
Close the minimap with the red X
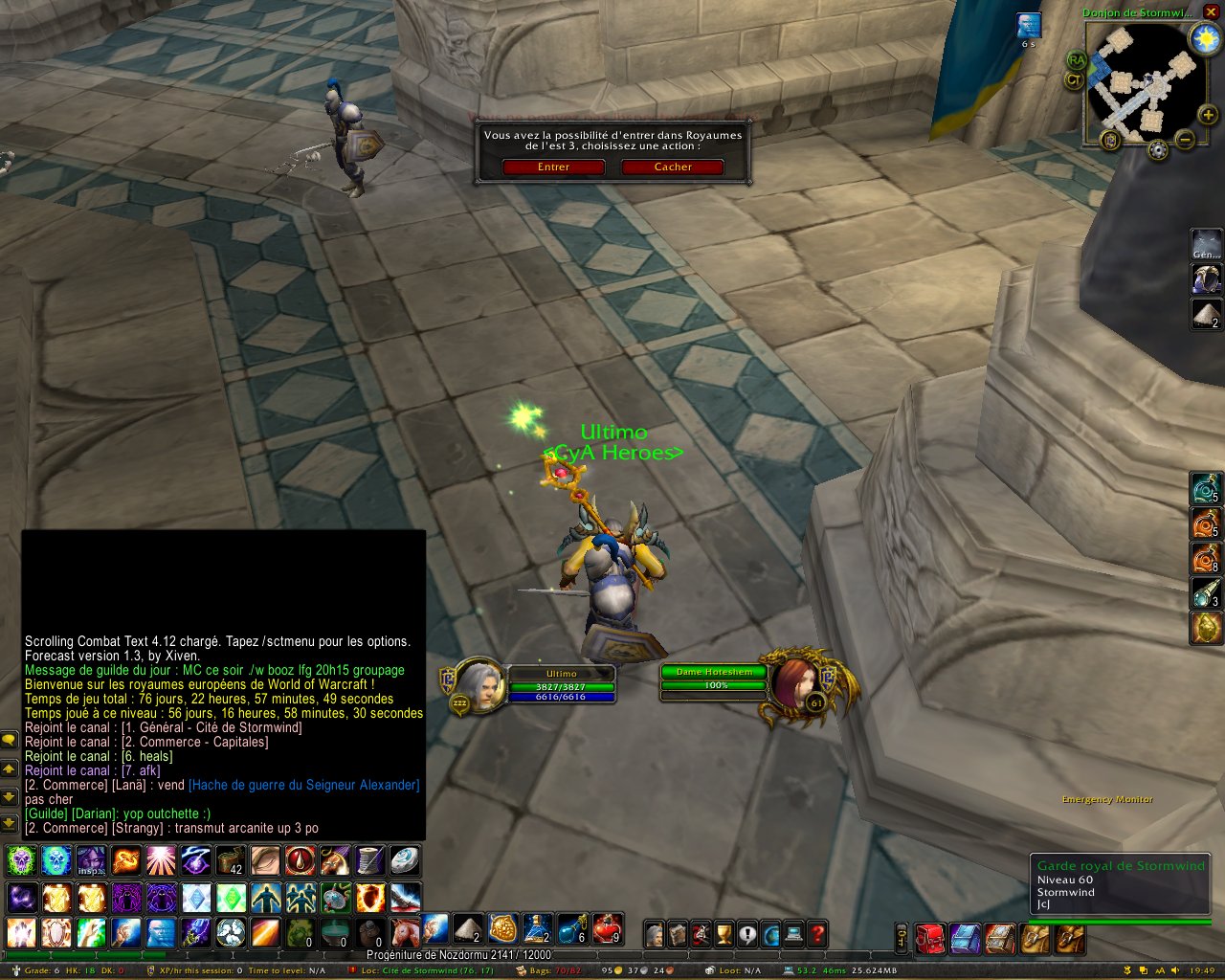pos(1211,11)
